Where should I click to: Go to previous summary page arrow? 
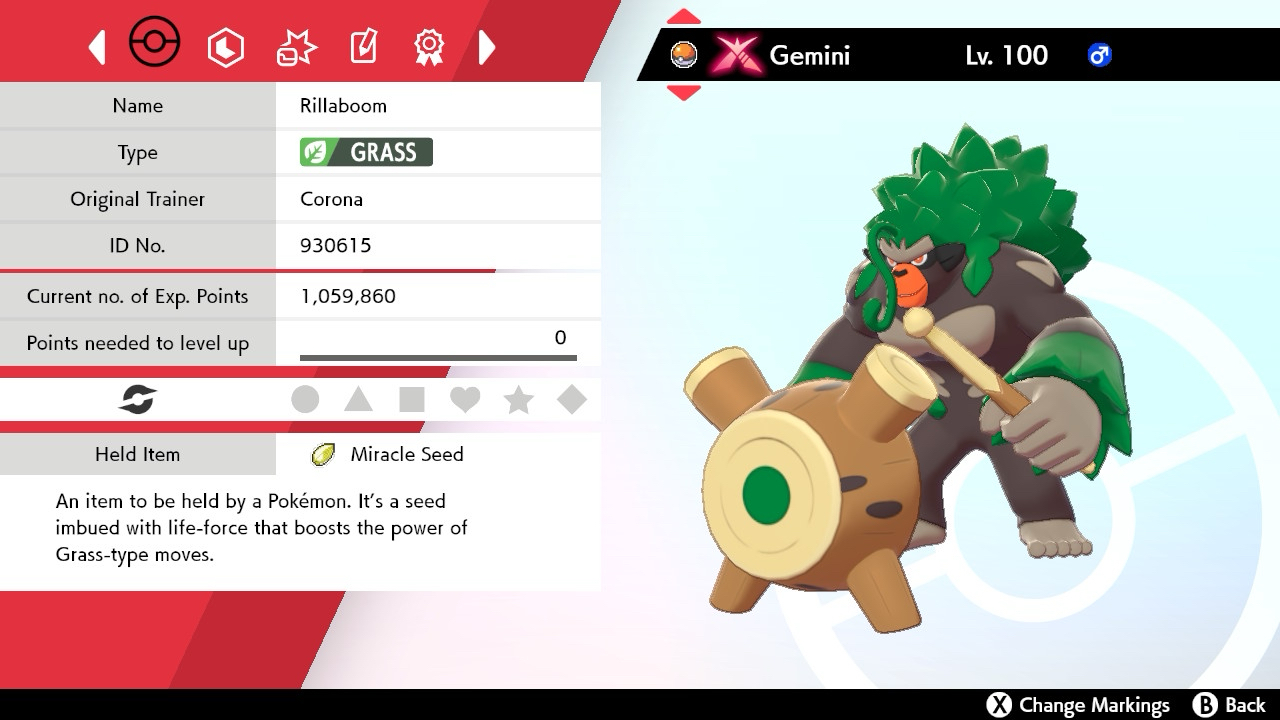tap(97, 47)
